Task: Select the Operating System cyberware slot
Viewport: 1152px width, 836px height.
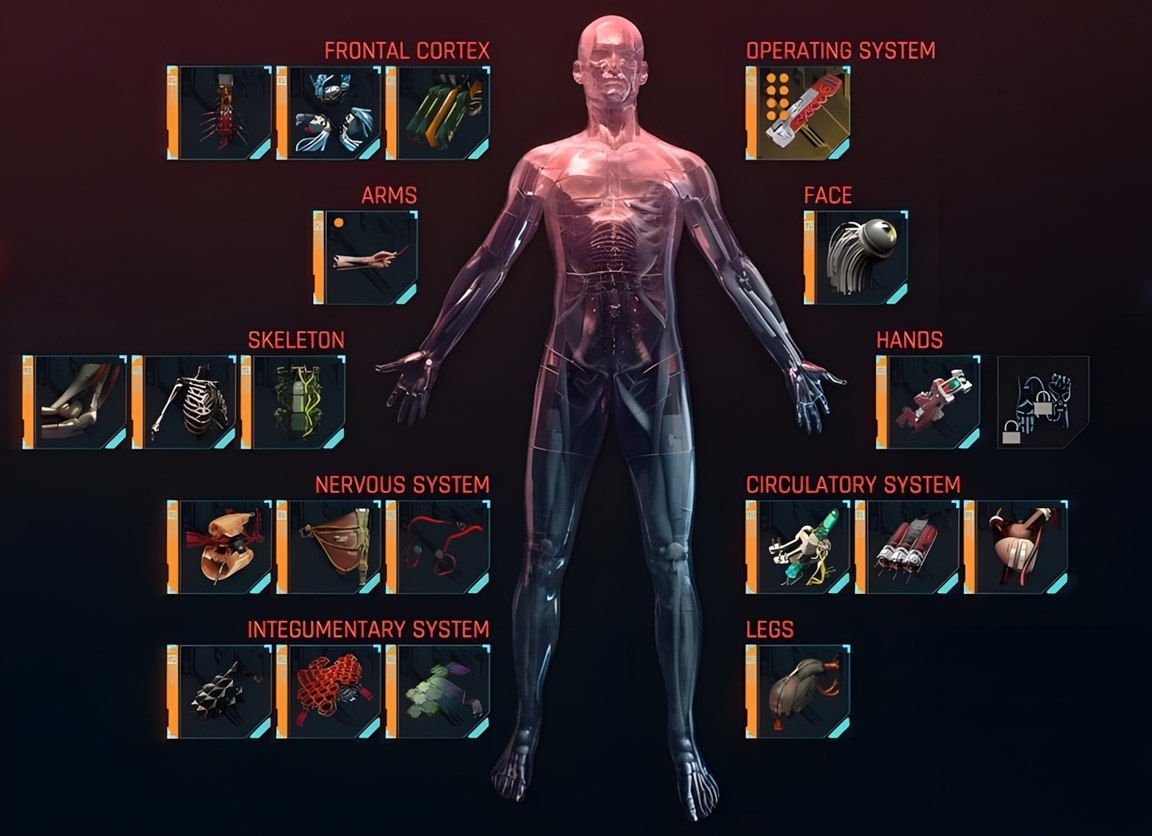Action: [x=798, y=113]
